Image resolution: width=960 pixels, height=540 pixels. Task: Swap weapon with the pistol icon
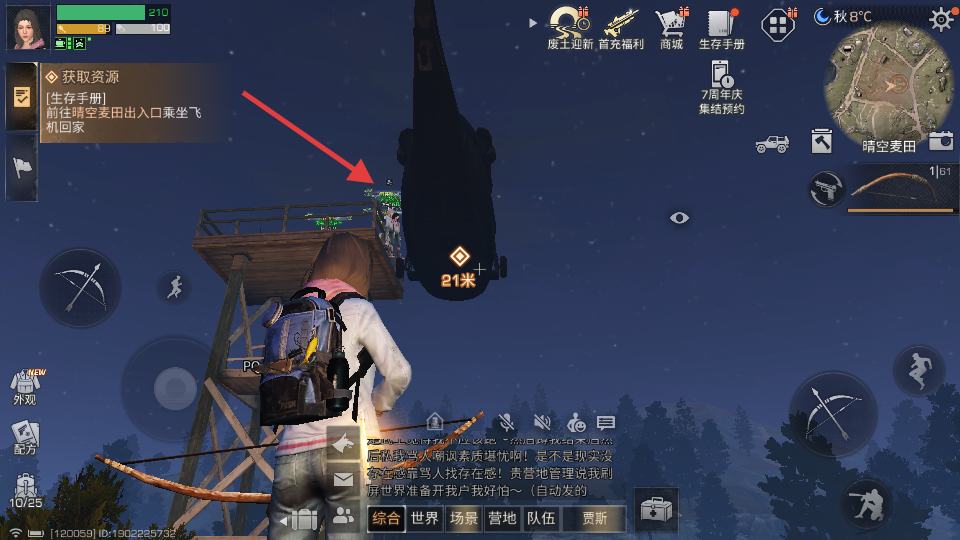click(826, 189)
